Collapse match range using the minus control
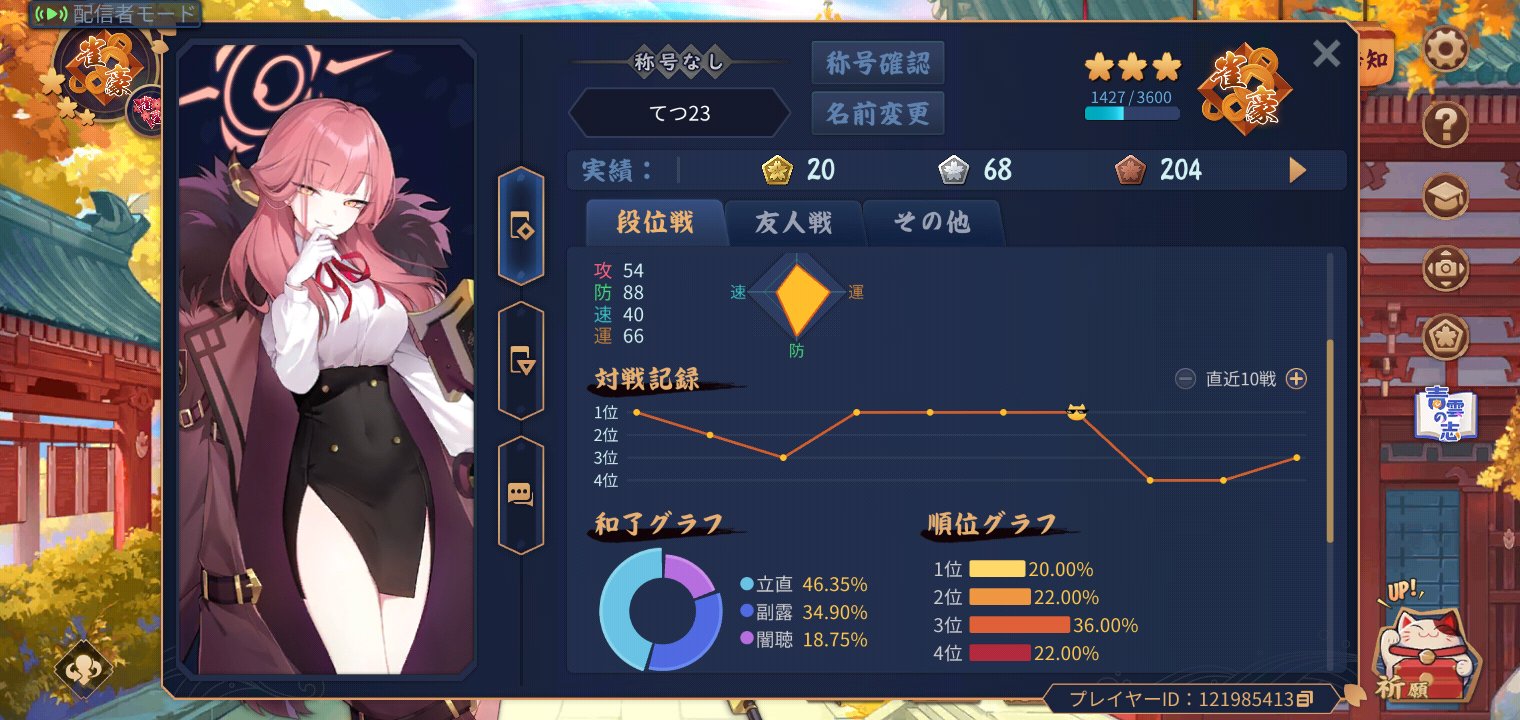The image size is (1520, 720). pos(1184,379)
